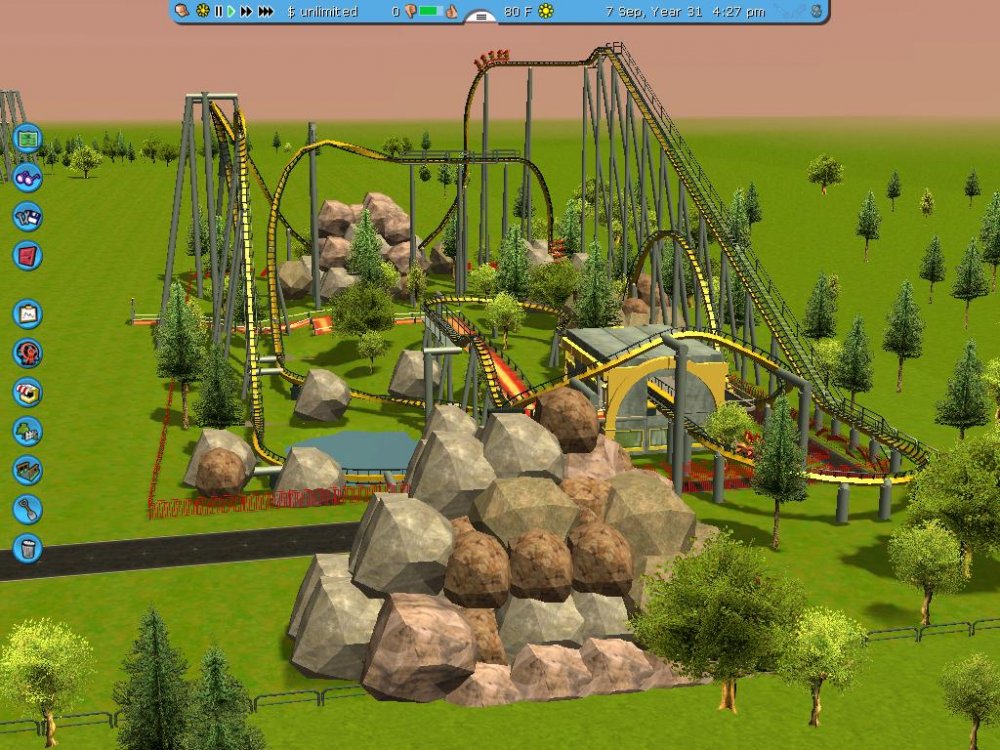Set game speed to triple fast-forward
Screen dimensions: 1000x750
[x=265, y=11]
